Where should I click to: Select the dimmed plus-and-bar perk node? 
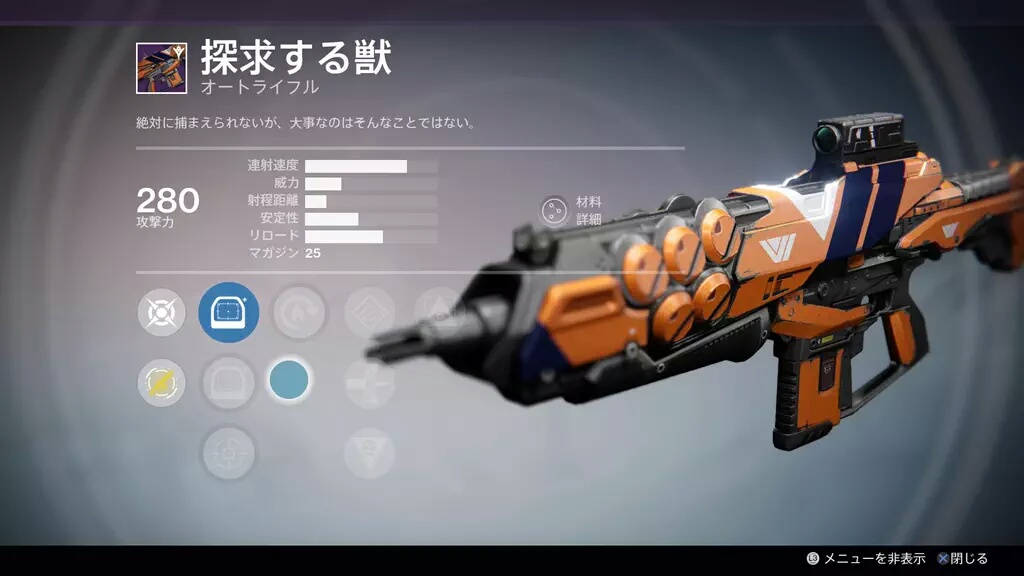(369, 382)
